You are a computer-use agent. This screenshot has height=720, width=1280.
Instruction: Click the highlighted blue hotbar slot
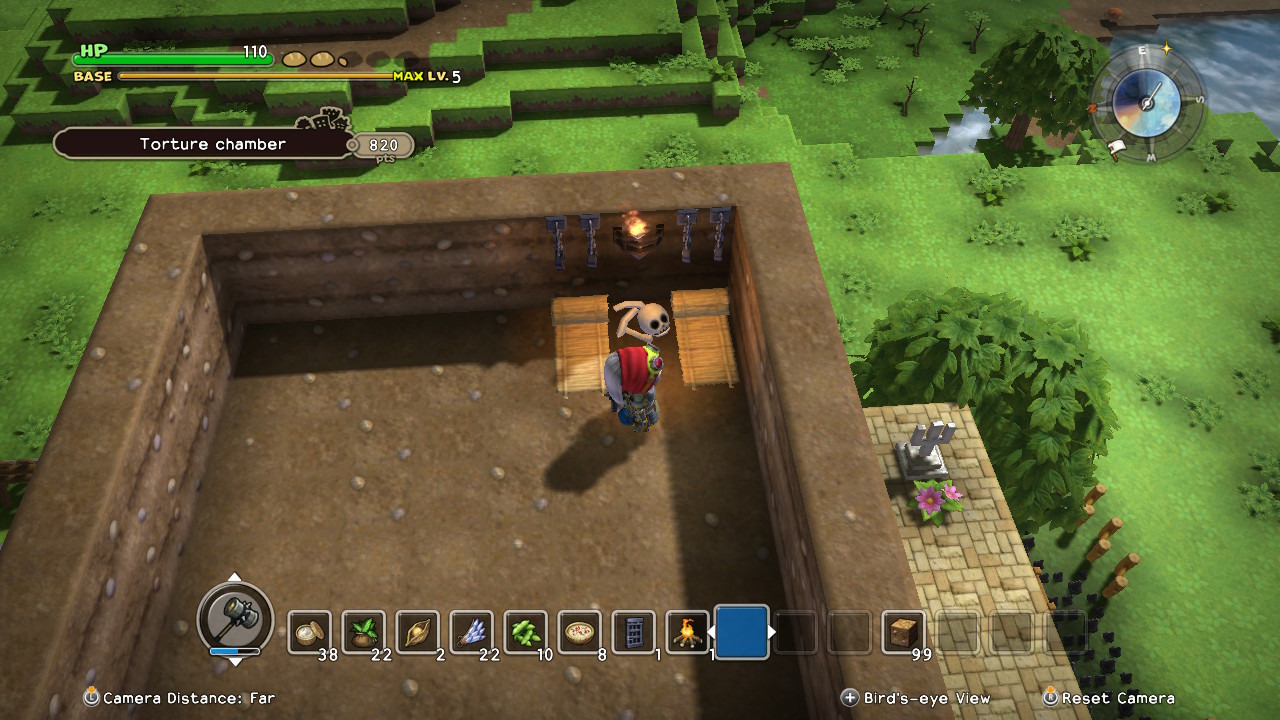coord(742,632)
